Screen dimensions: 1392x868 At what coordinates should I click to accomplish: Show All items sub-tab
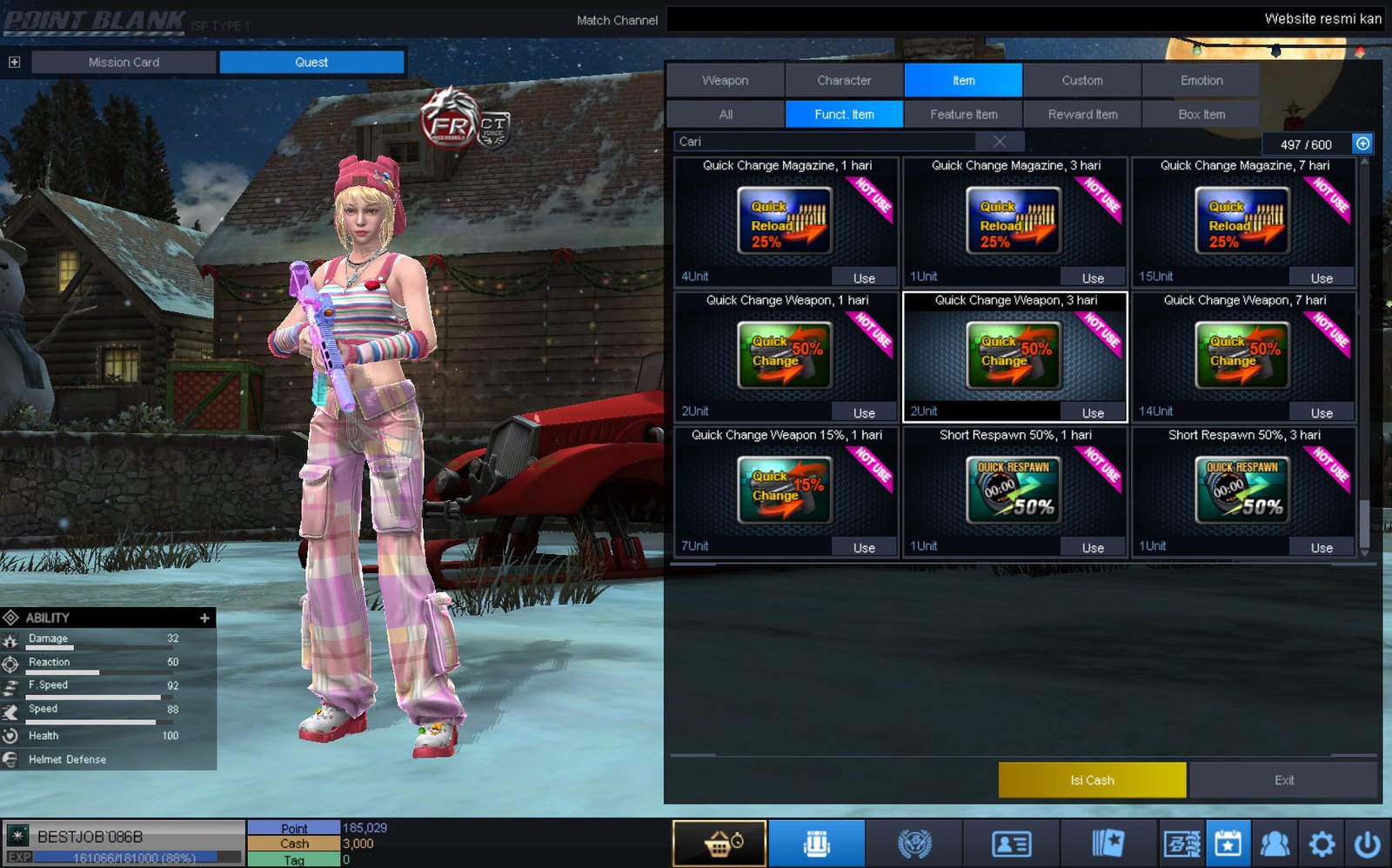726,114
